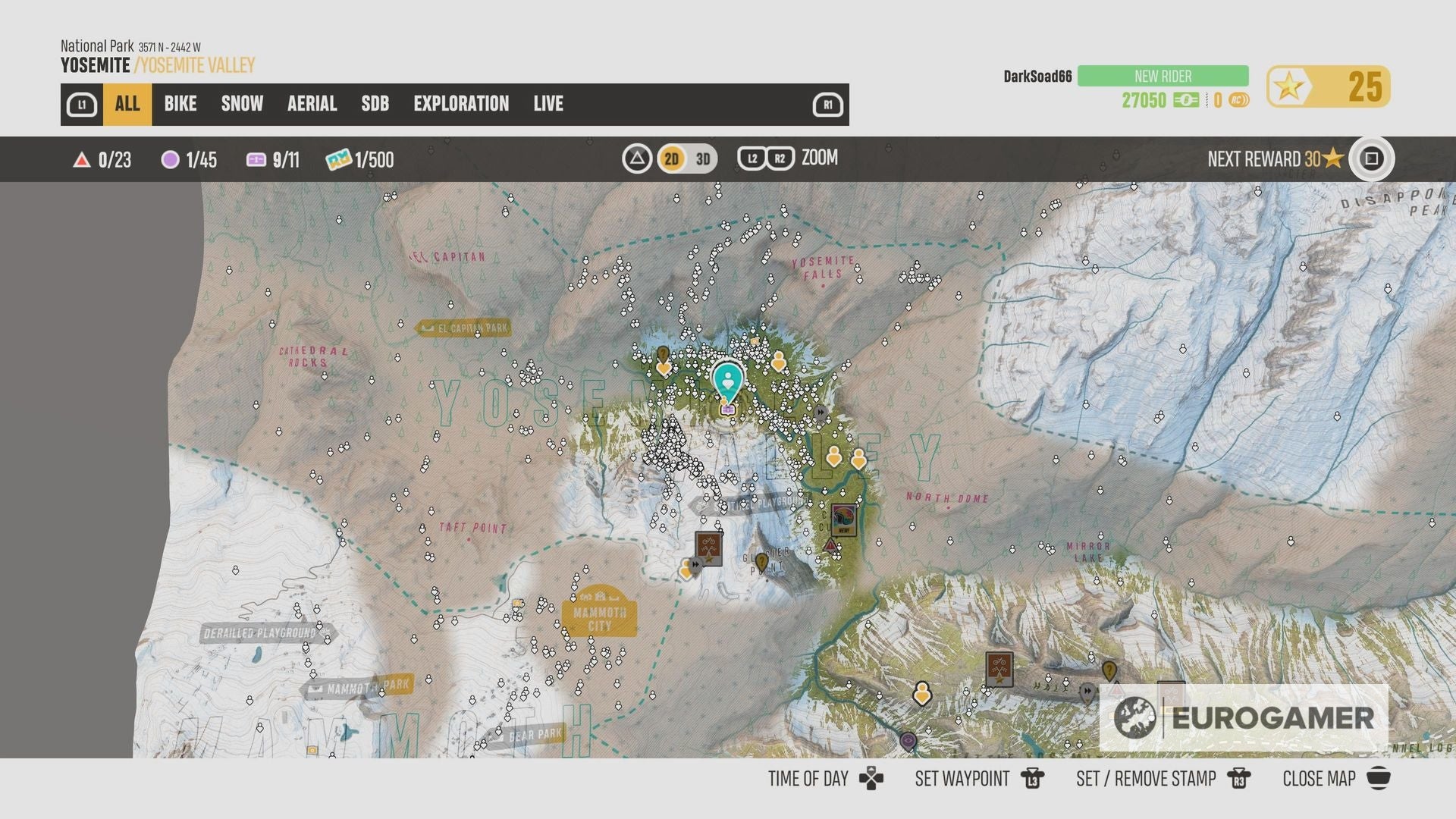This screenshot has height=819, width=1456.
Task: Switch the map to 3D view
Action: [701, 158]
